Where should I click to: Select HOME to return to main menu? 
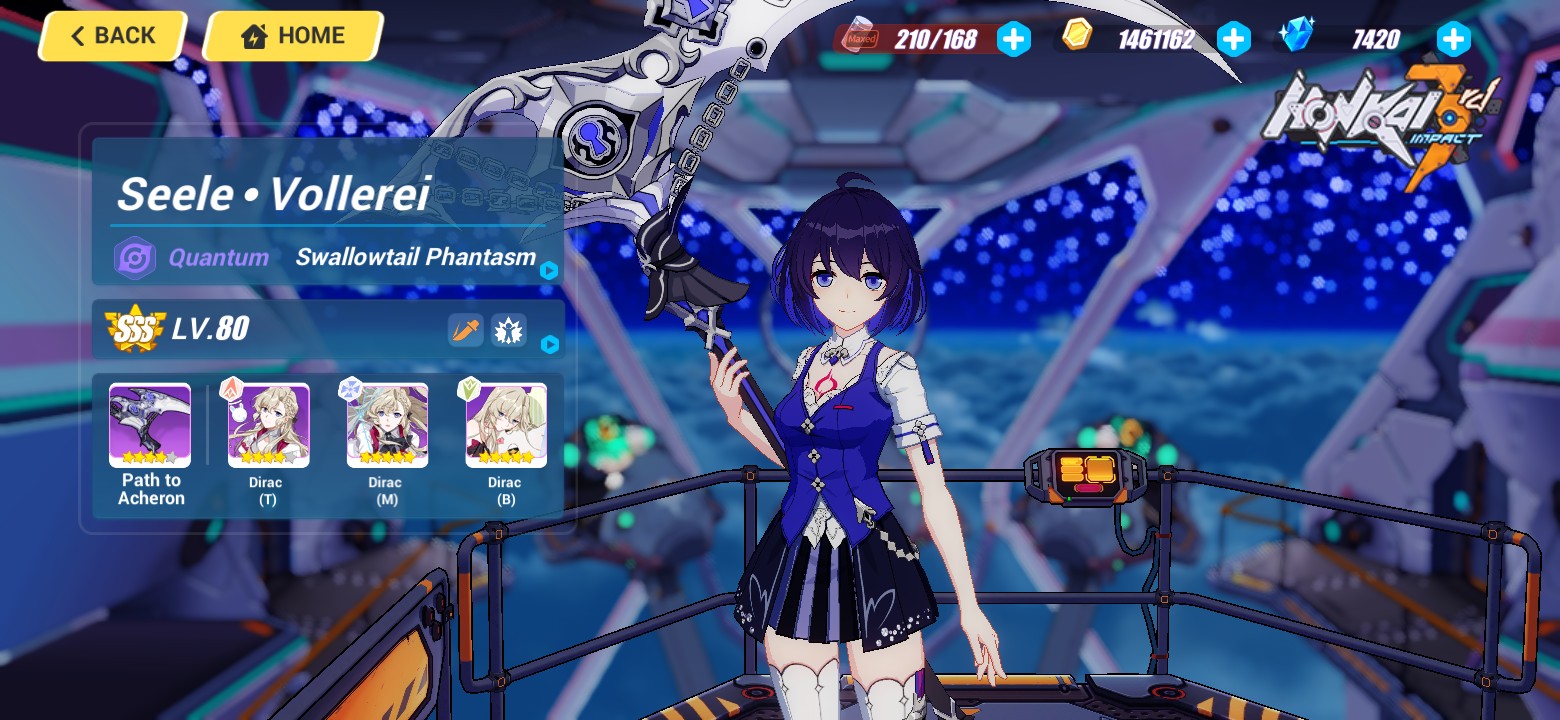click(x=291, y=36)
